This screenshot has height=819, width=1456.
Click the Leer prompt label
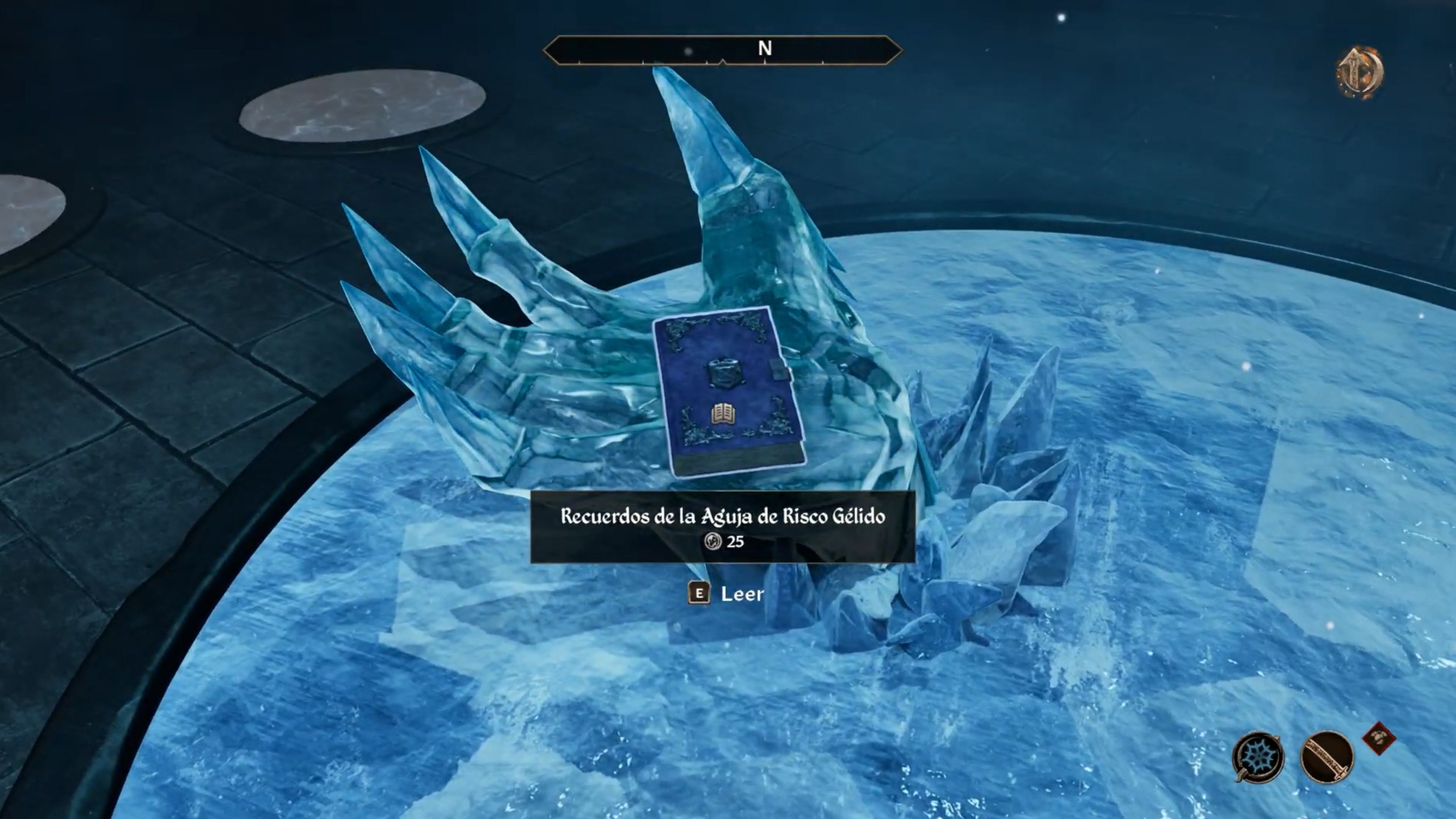(742, 594)
